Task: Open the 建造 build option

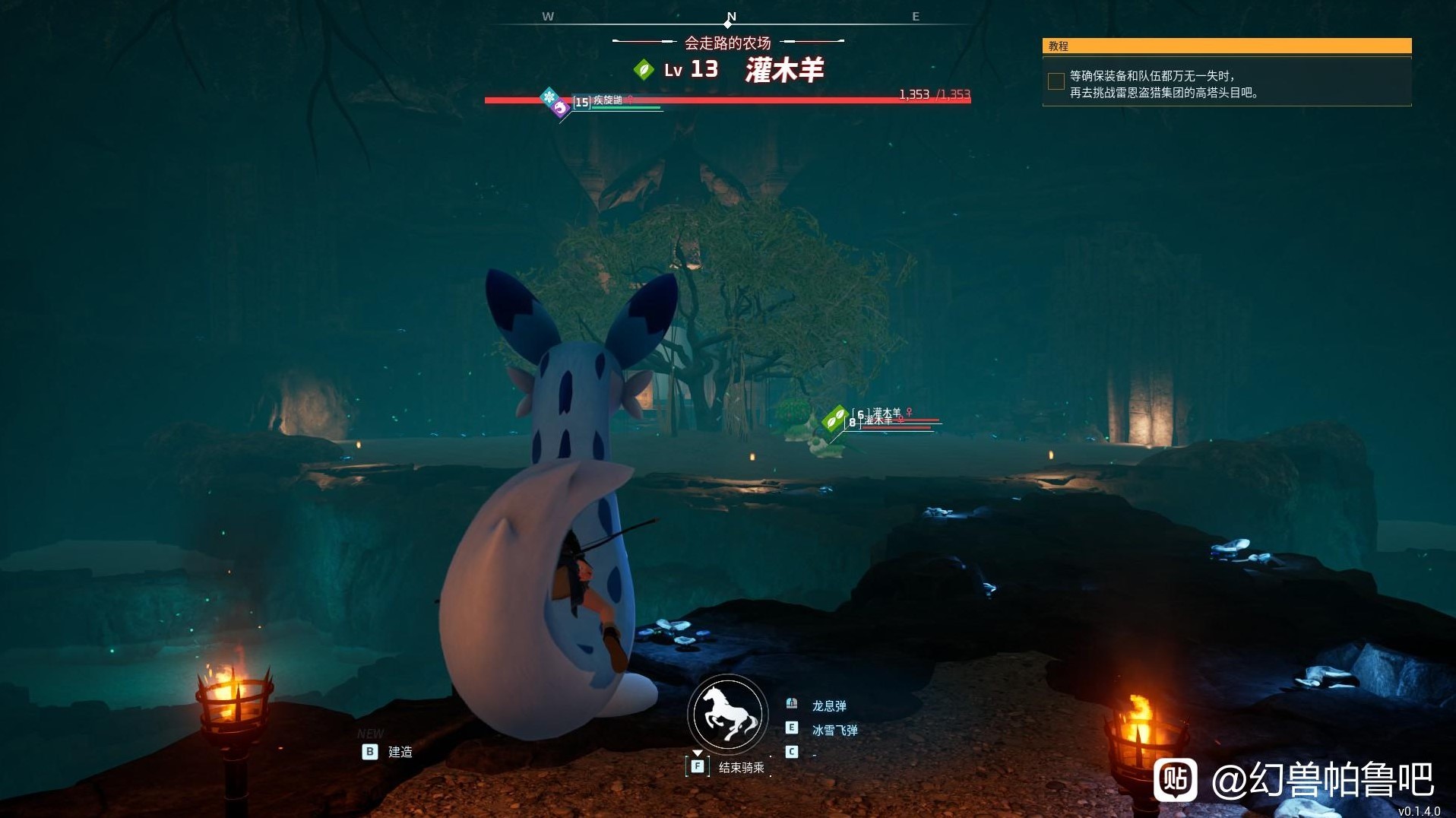Action: click(400, 752)
